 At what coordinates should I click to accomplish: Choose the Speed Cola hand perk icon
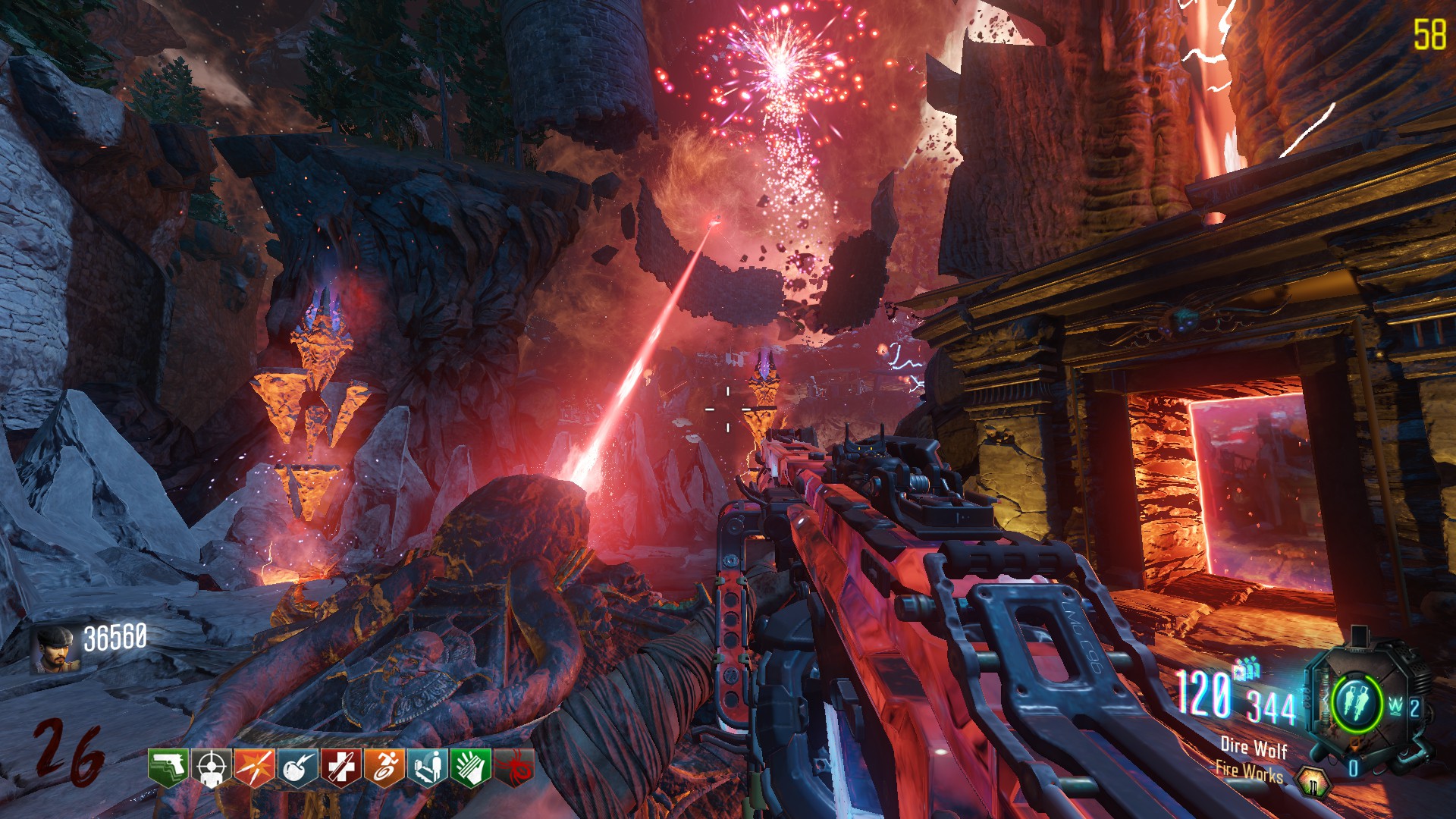click(x=470, y=768)
